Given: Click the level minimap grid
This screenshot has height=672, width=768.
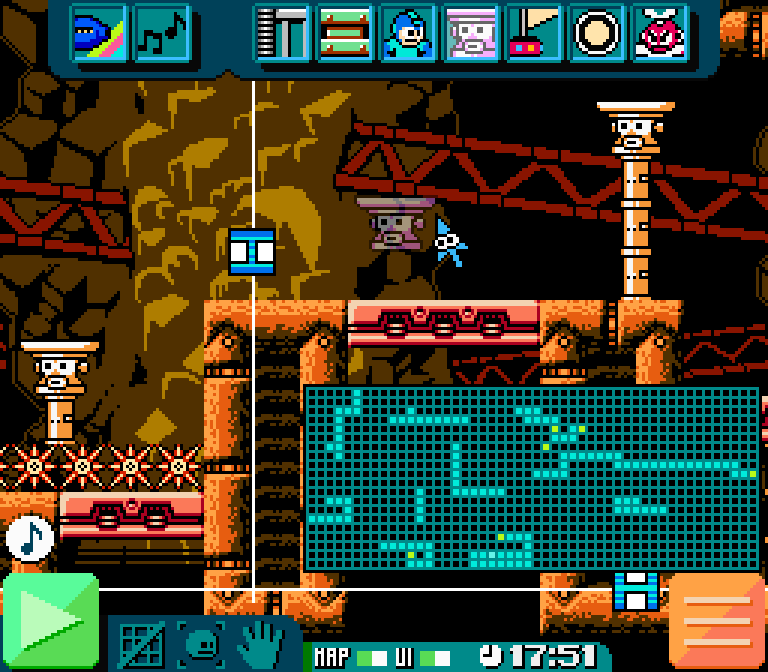Looking at the screenshot, I should tap(530, 478).
